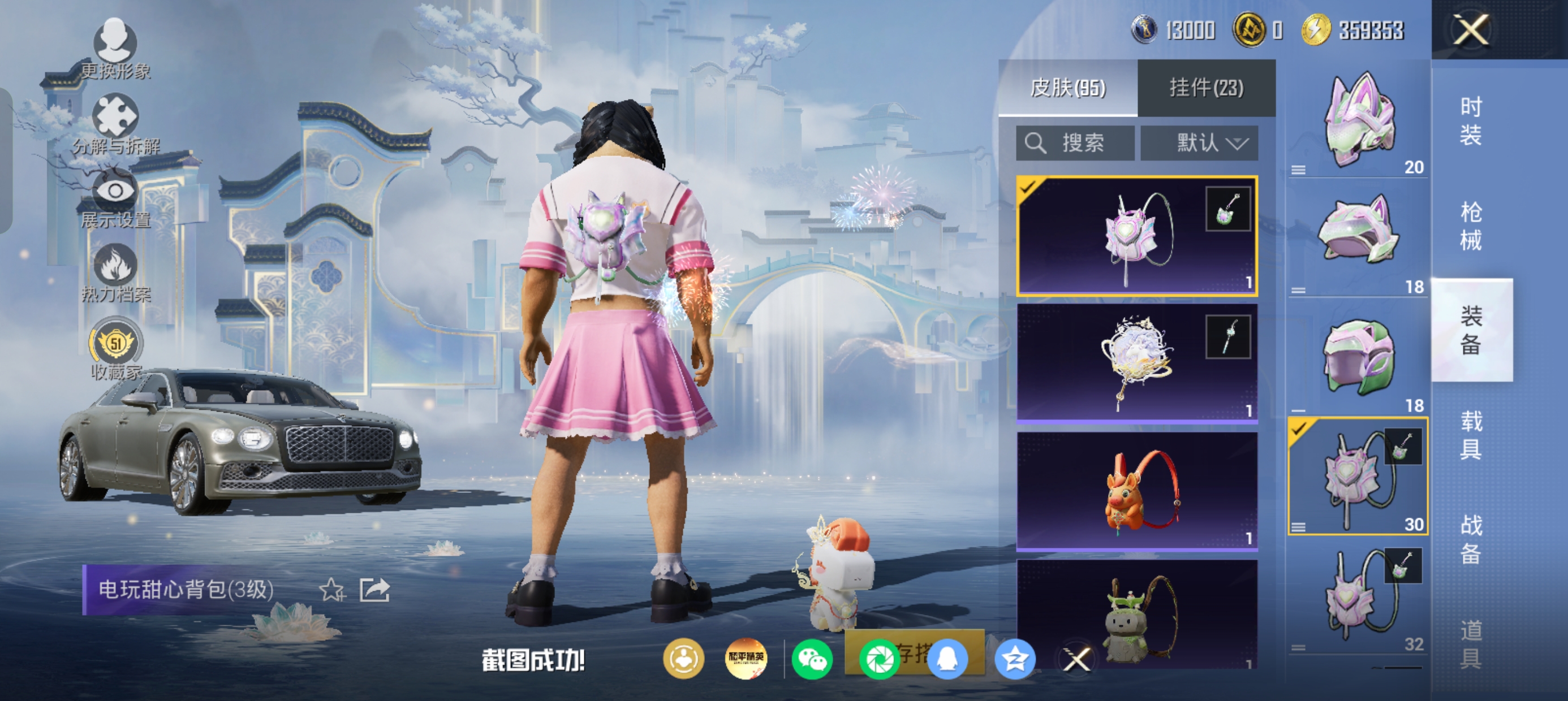Click the 搜索 search box
Image resolution: width=1568 pixels, height=701 pixels.
pyautogui.click(x=1075, y=143)
